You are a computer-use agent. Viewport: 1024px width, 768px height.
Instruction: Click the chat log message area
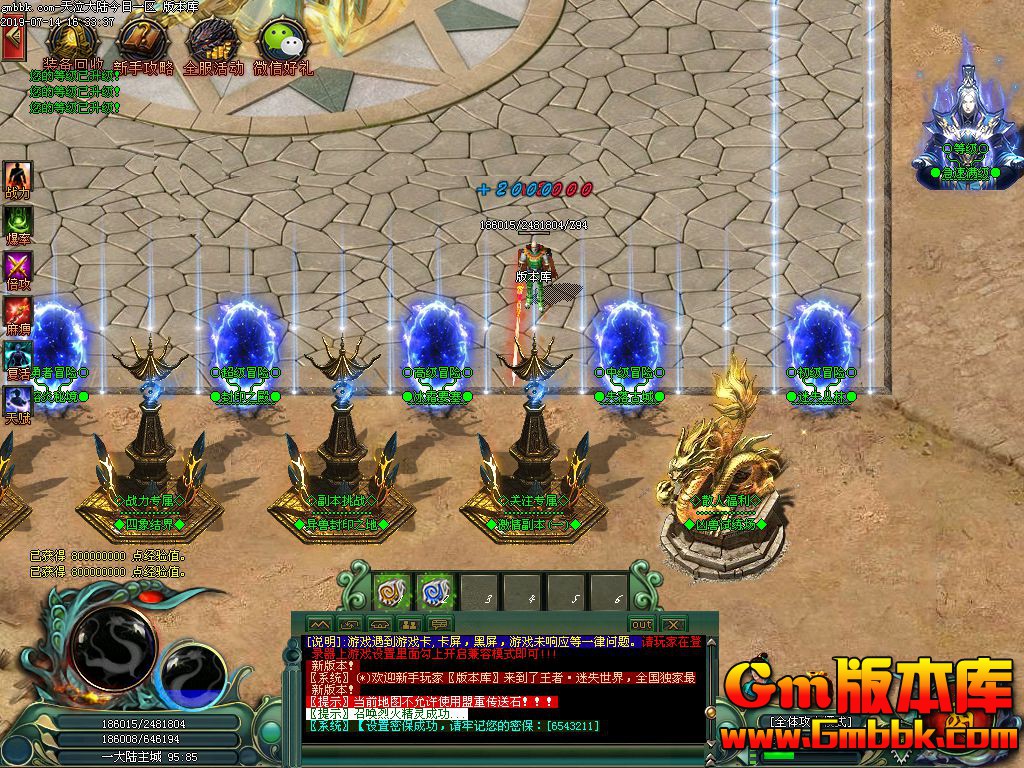coord(500,690)
